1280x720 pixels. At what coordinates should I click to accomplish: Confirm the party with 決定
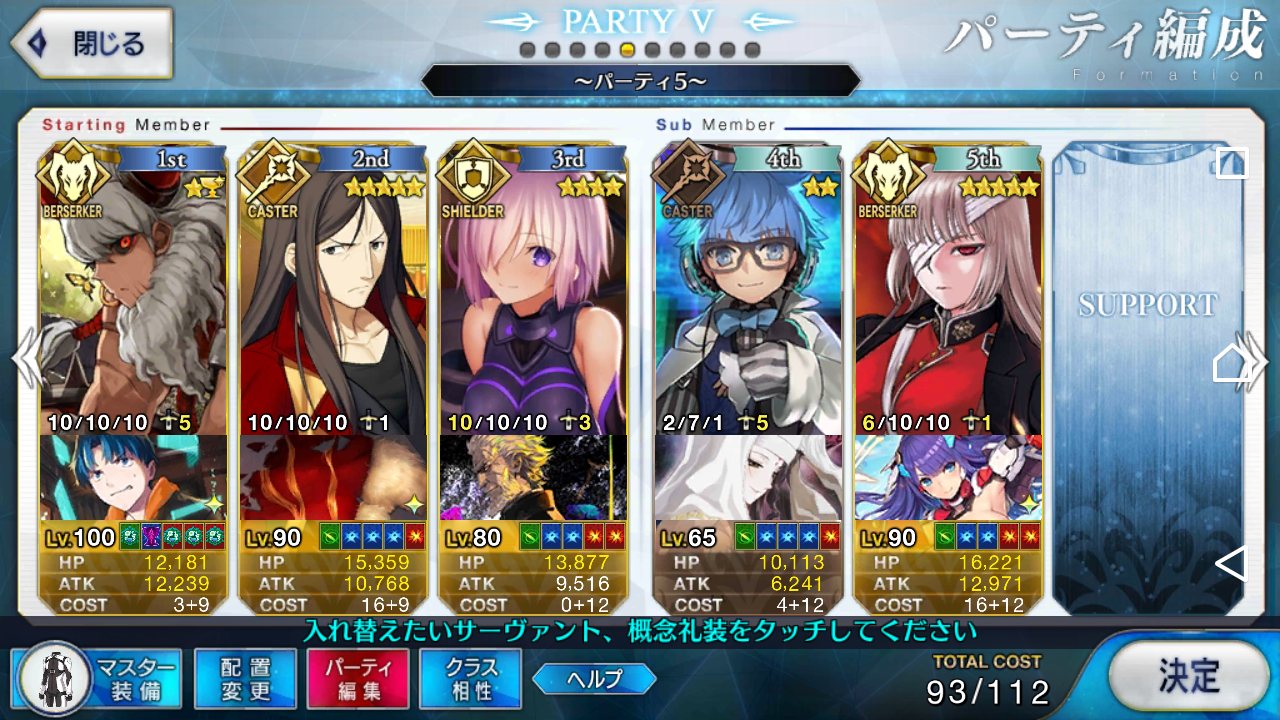pos(1188,676)
